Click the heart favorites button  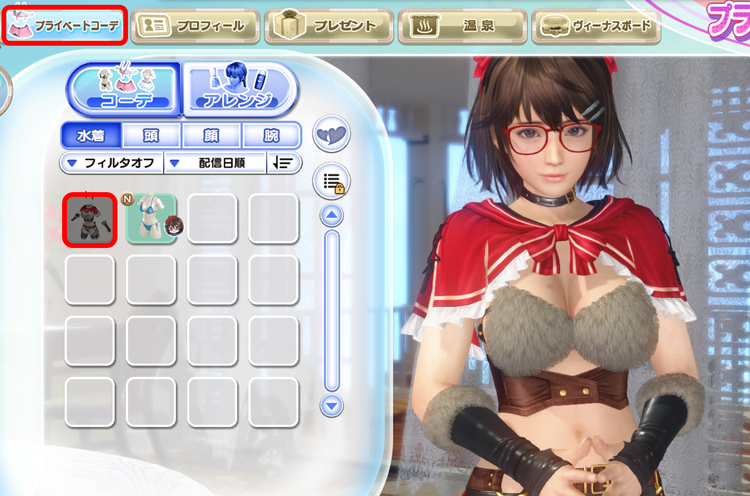(332, 134)
